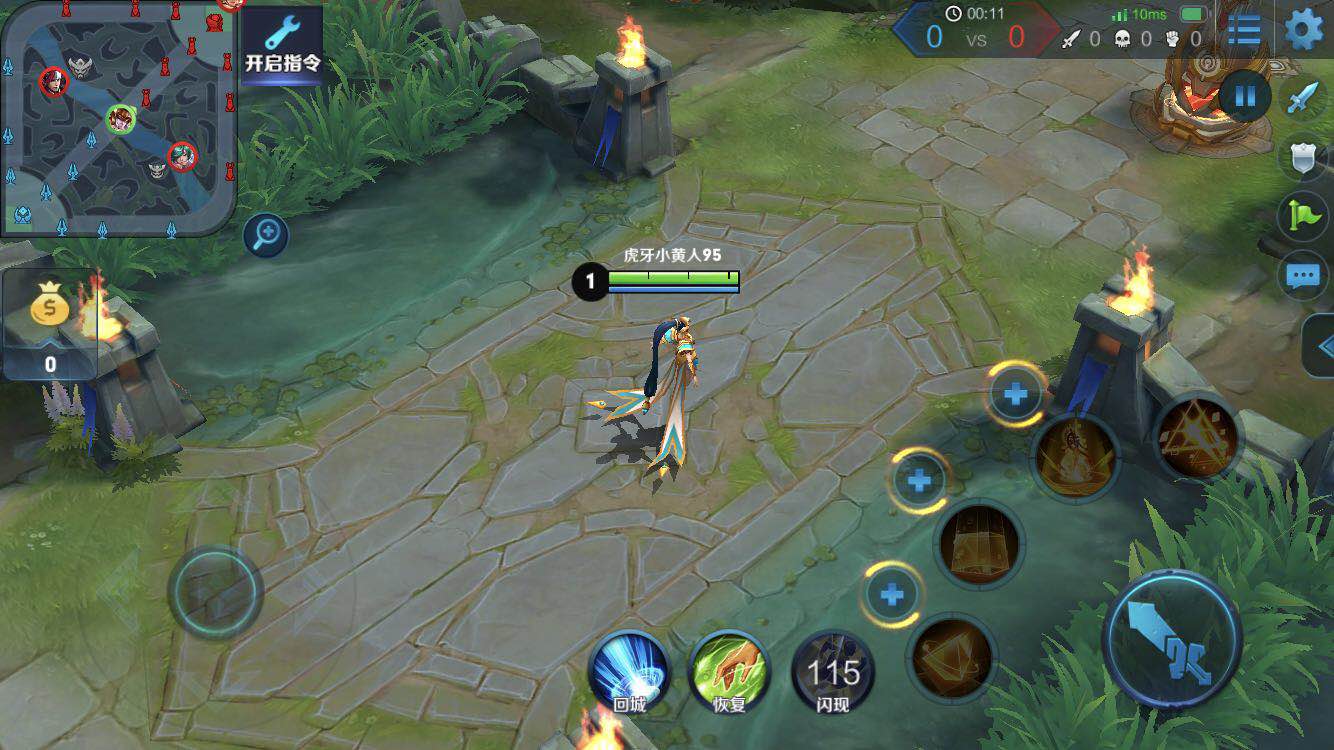Open the scoreboard list menu

[1244, 30]
